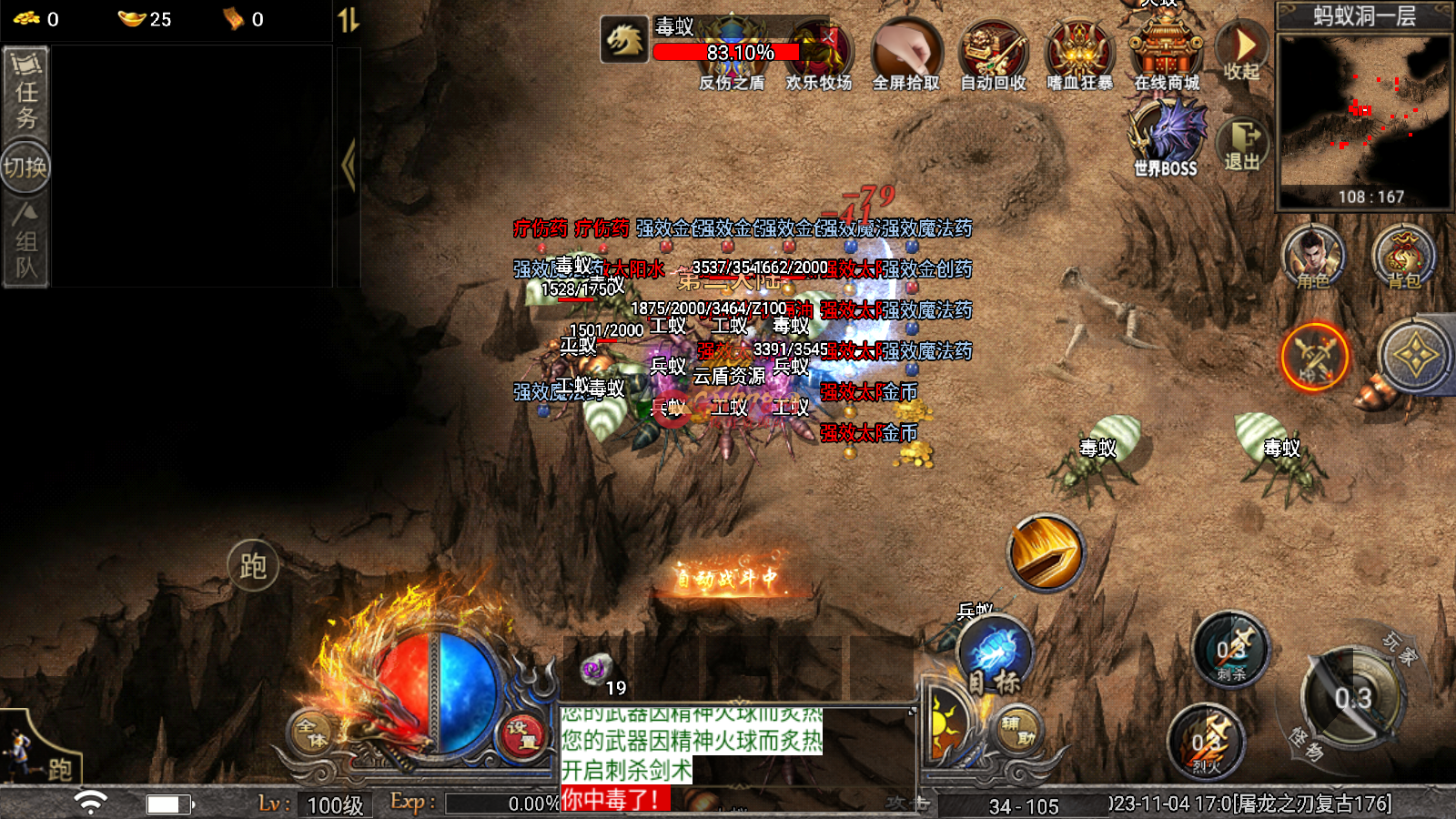Image resolution: width=1456 pixels, height=819 pixels.
Task: Enable 自动回收 auto-recycle
Action: point(993,56)
